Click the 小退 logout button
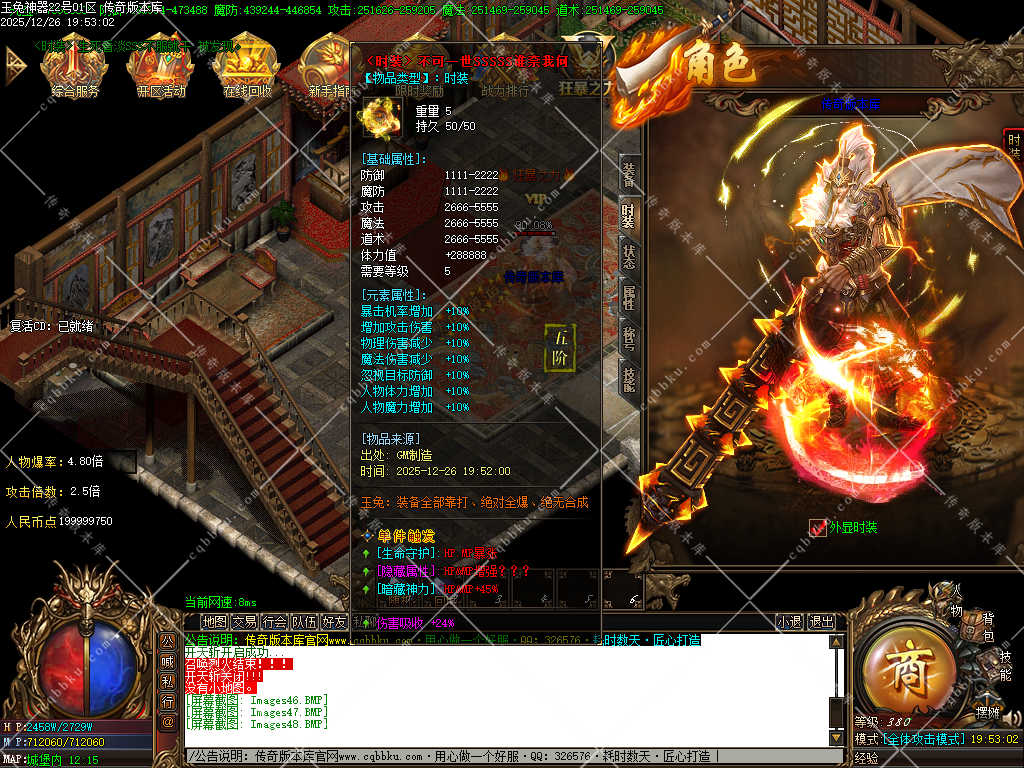The image size is (1024, 768). [x=790, y=621]
